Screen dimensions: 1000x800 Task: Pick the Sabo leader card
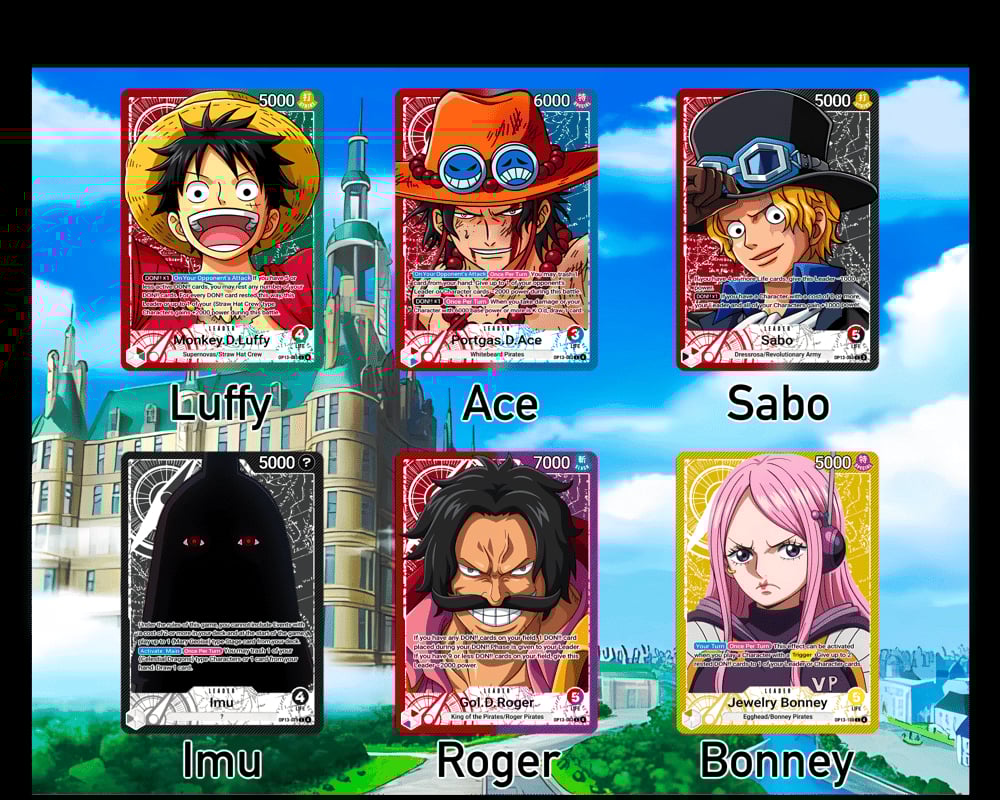(x=777, y=229)
